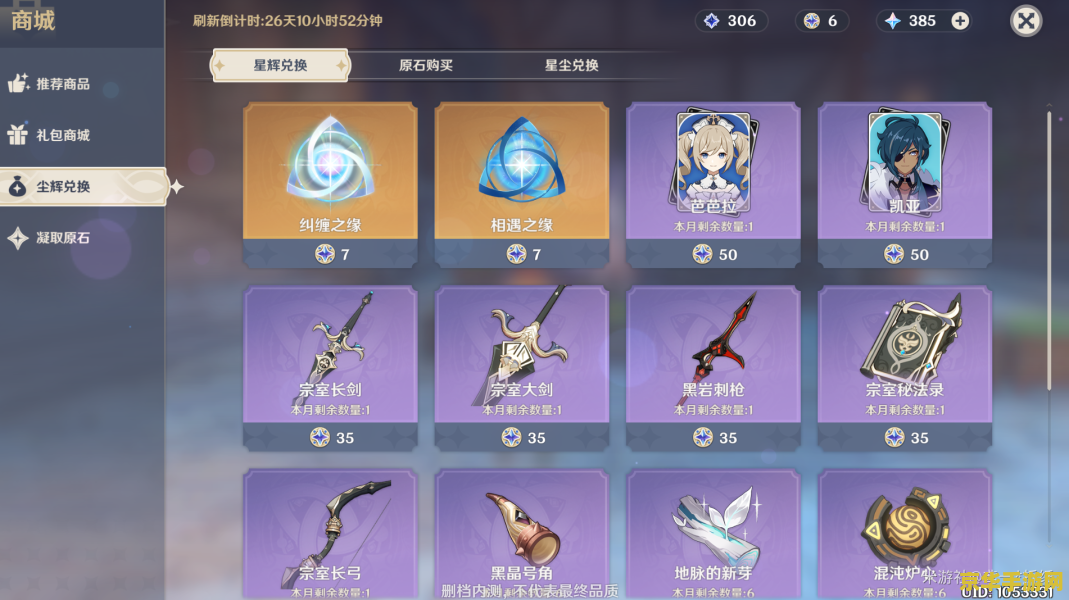
Task: Select the 宗室长弓 bow card
Action: 330,535
